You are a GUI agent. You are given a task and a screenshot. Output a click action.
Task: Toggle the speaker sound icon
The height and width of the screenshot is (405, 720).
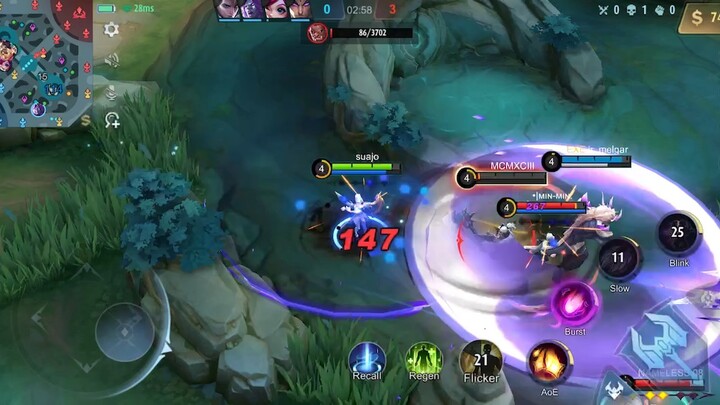coord(111,60)
